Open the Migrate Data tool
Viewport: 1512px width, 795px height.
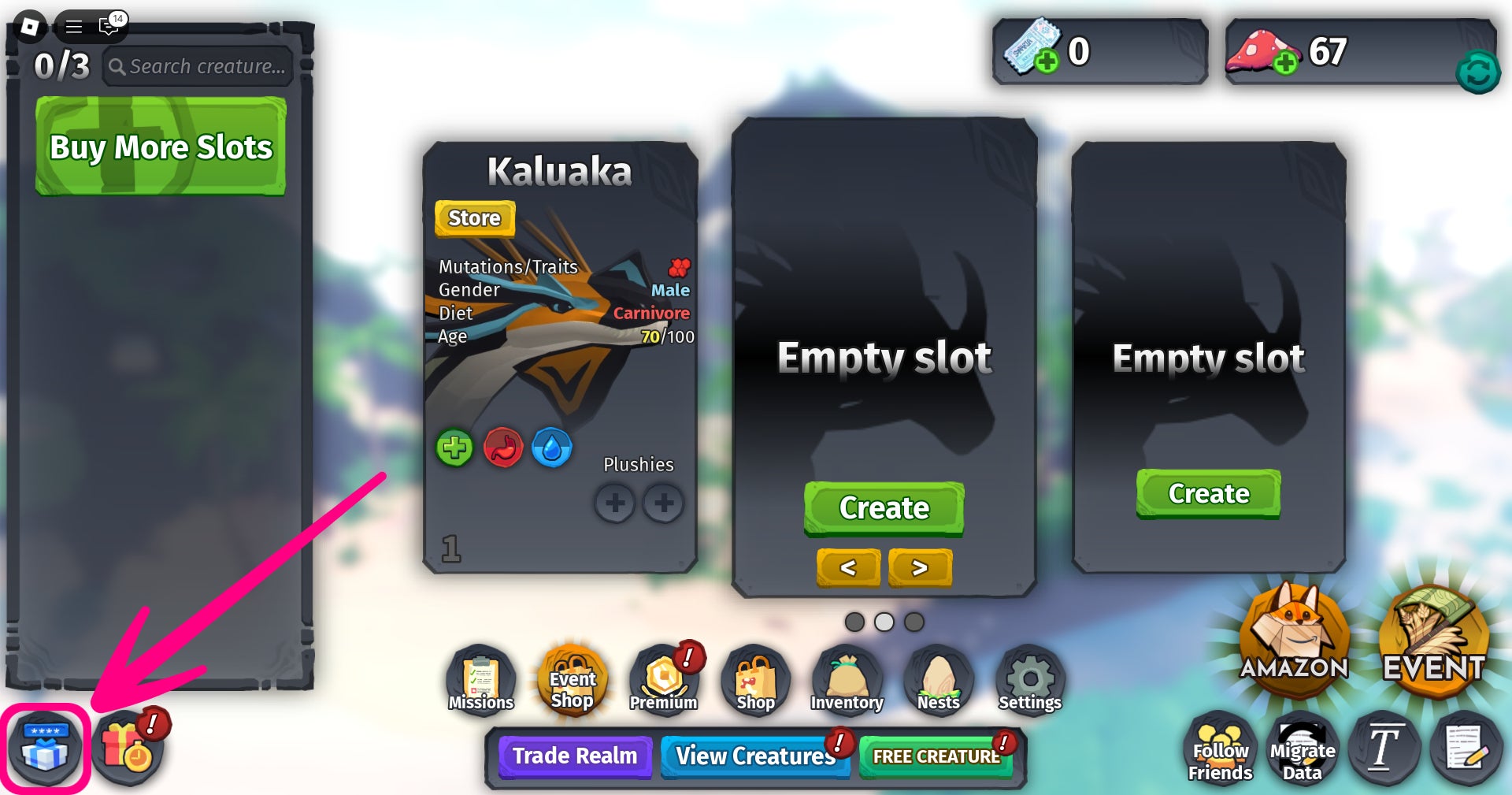point(1303,749)
